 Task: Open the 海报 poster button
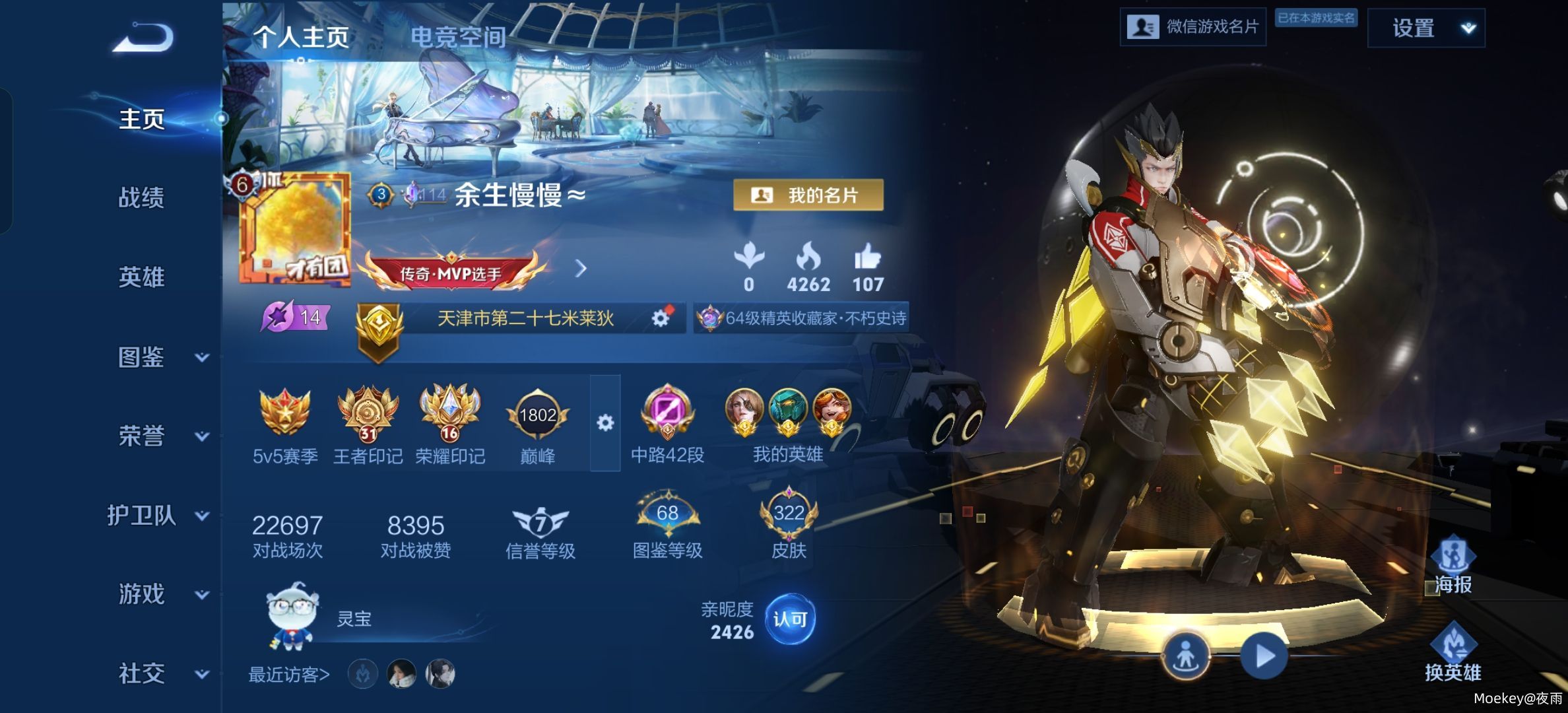tap(1453, 566)
